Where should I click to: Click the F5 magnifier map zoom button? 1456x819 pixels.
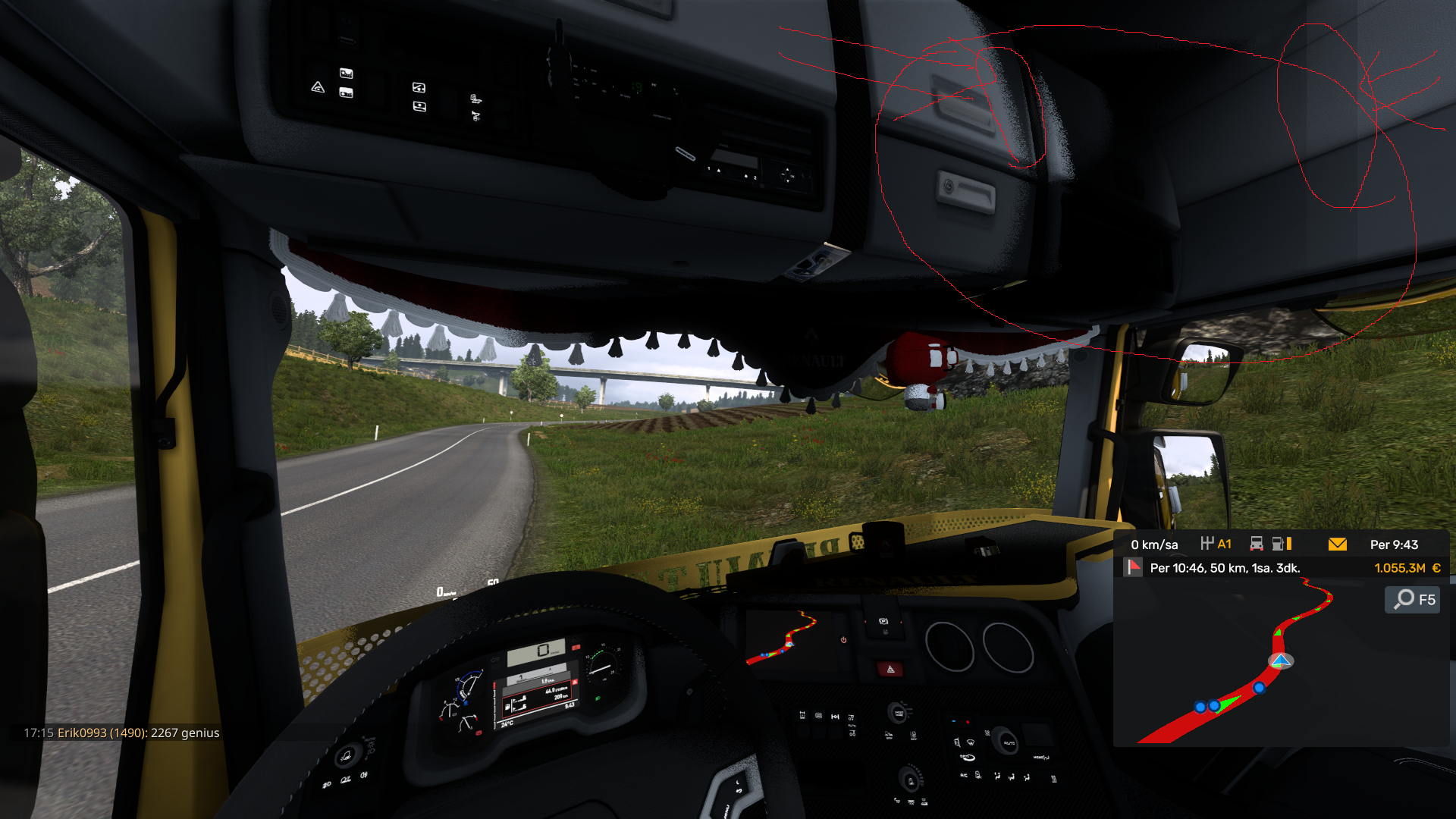[x=1413, y=600]
